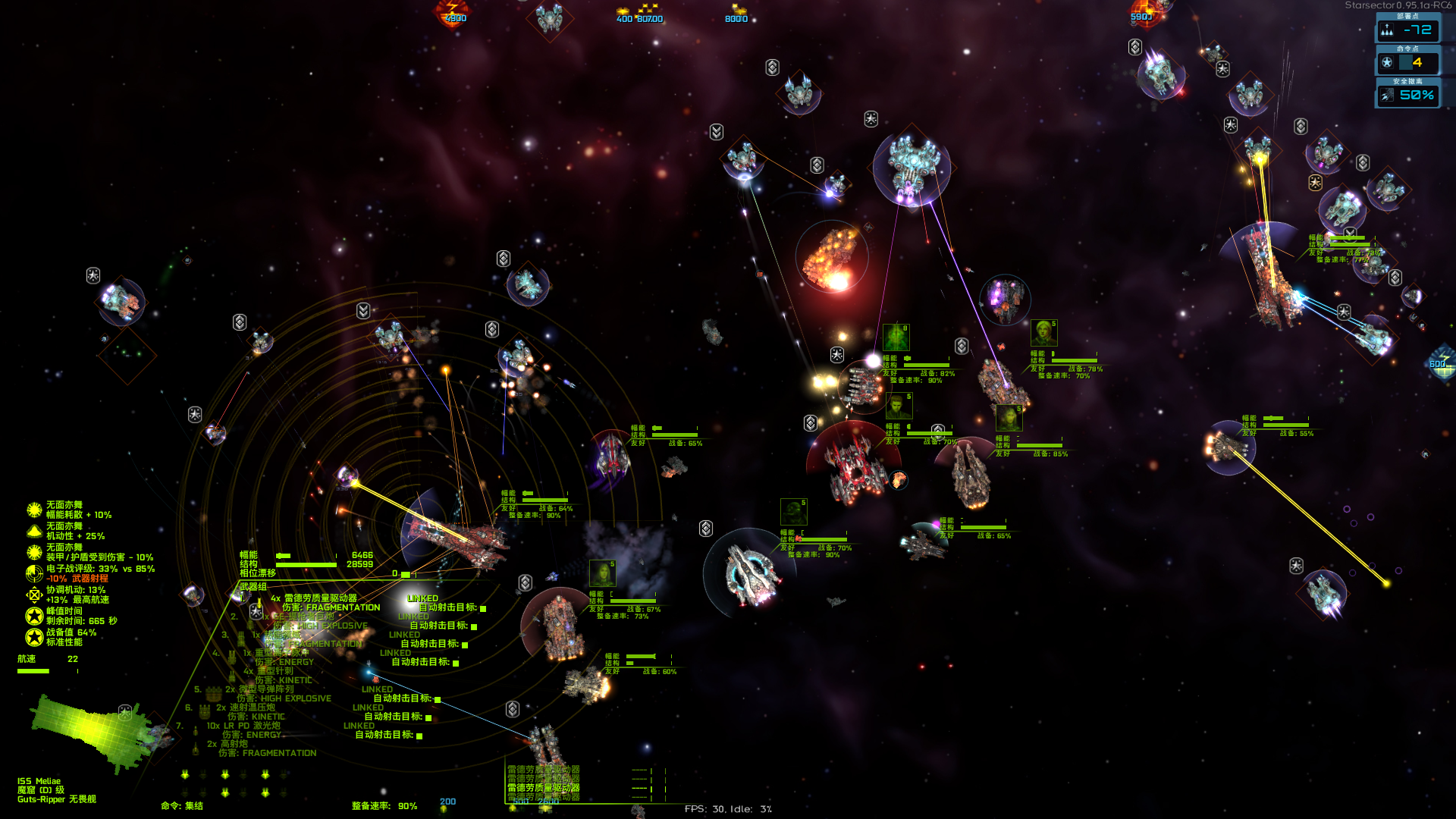
Task: Click the 命令: 集结 order label
Action: (182, 806)
